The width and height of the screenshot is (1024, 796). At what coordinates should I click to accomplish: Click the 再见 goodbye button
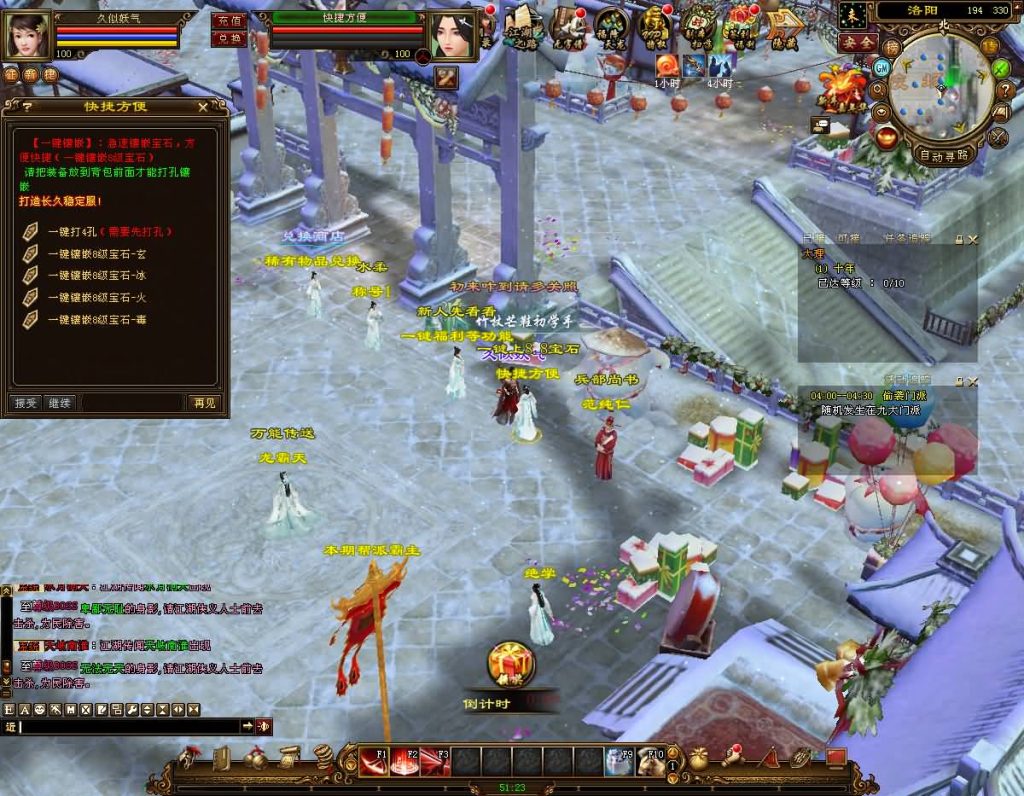coord(202,403)
